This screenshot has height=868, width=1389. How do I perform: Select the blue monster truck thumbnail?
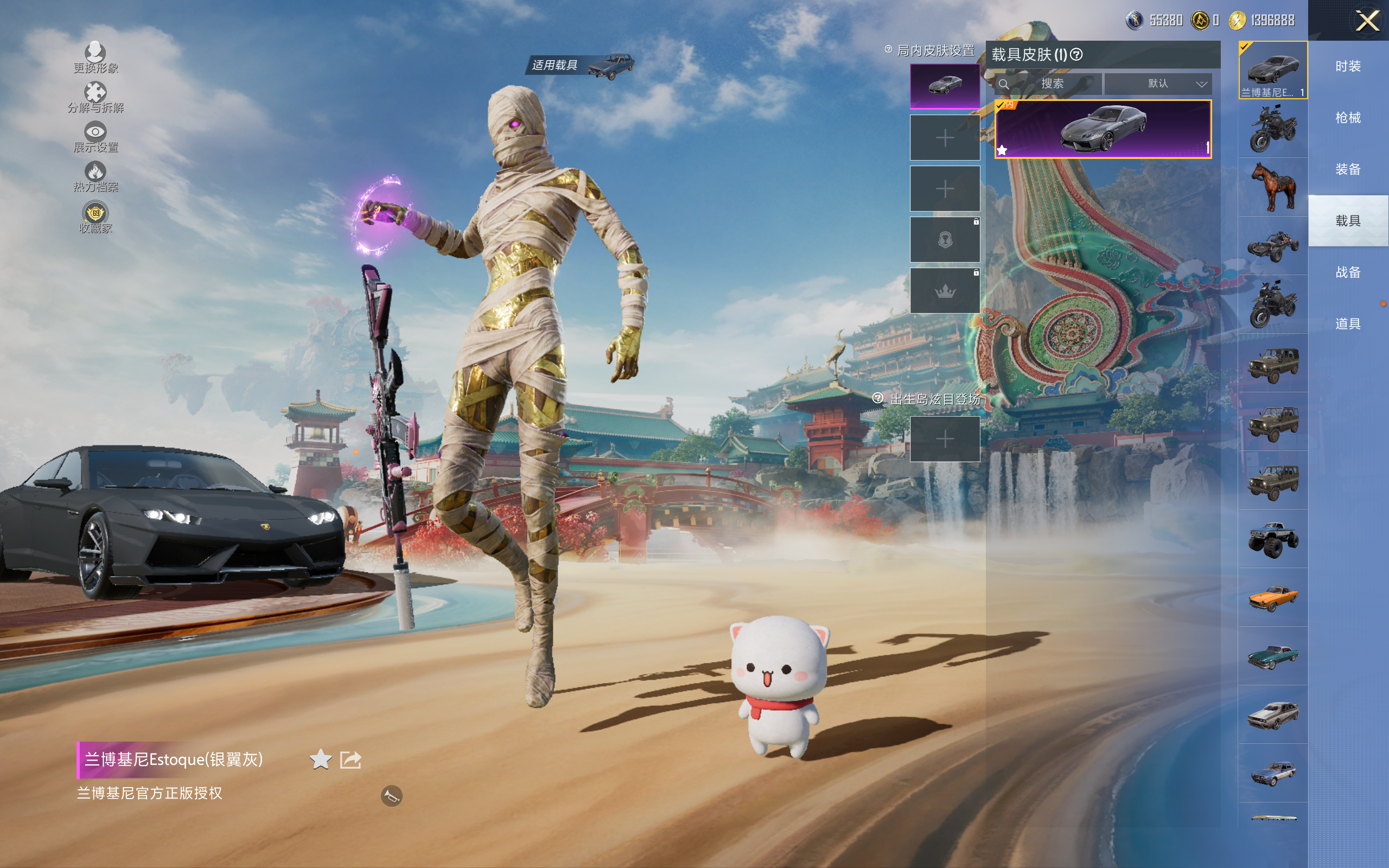click(x=1273, y=539)
